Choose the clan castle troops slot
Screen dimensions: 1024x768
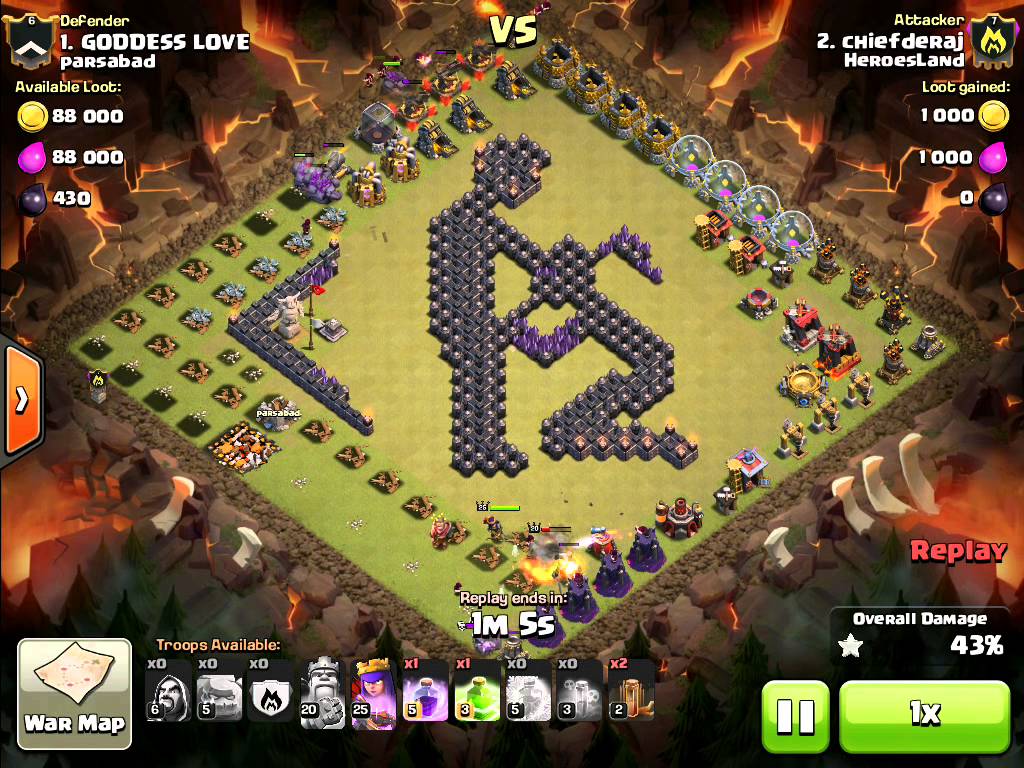[x=272, y=690]
